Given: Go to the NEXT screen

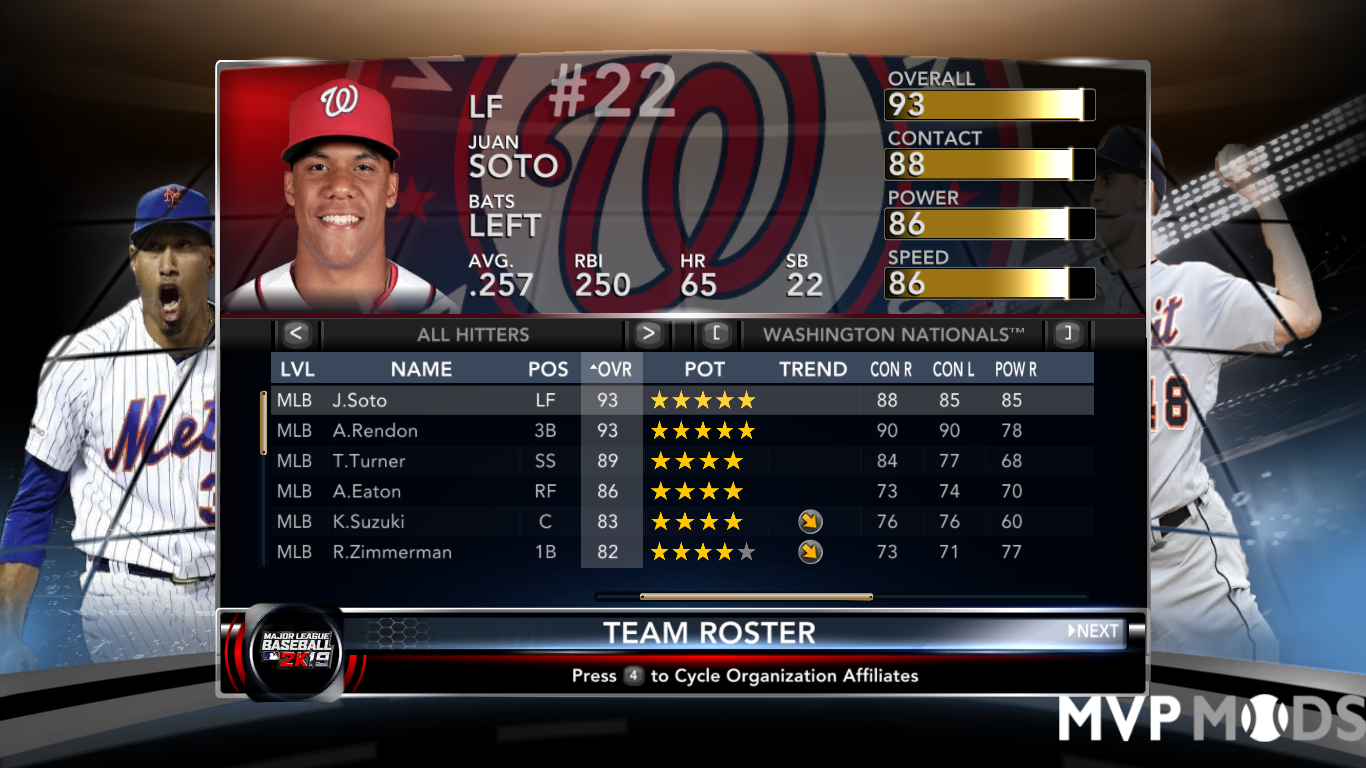Looking at the screenshot, I should 1093,631.
